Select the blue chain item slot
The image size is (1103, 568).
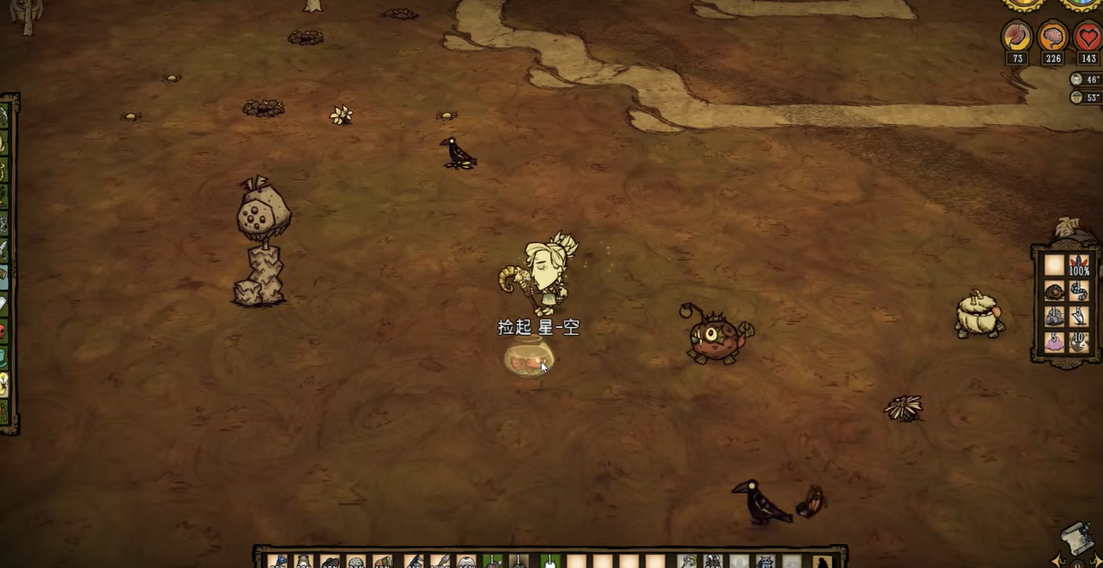click(1079, 290)
